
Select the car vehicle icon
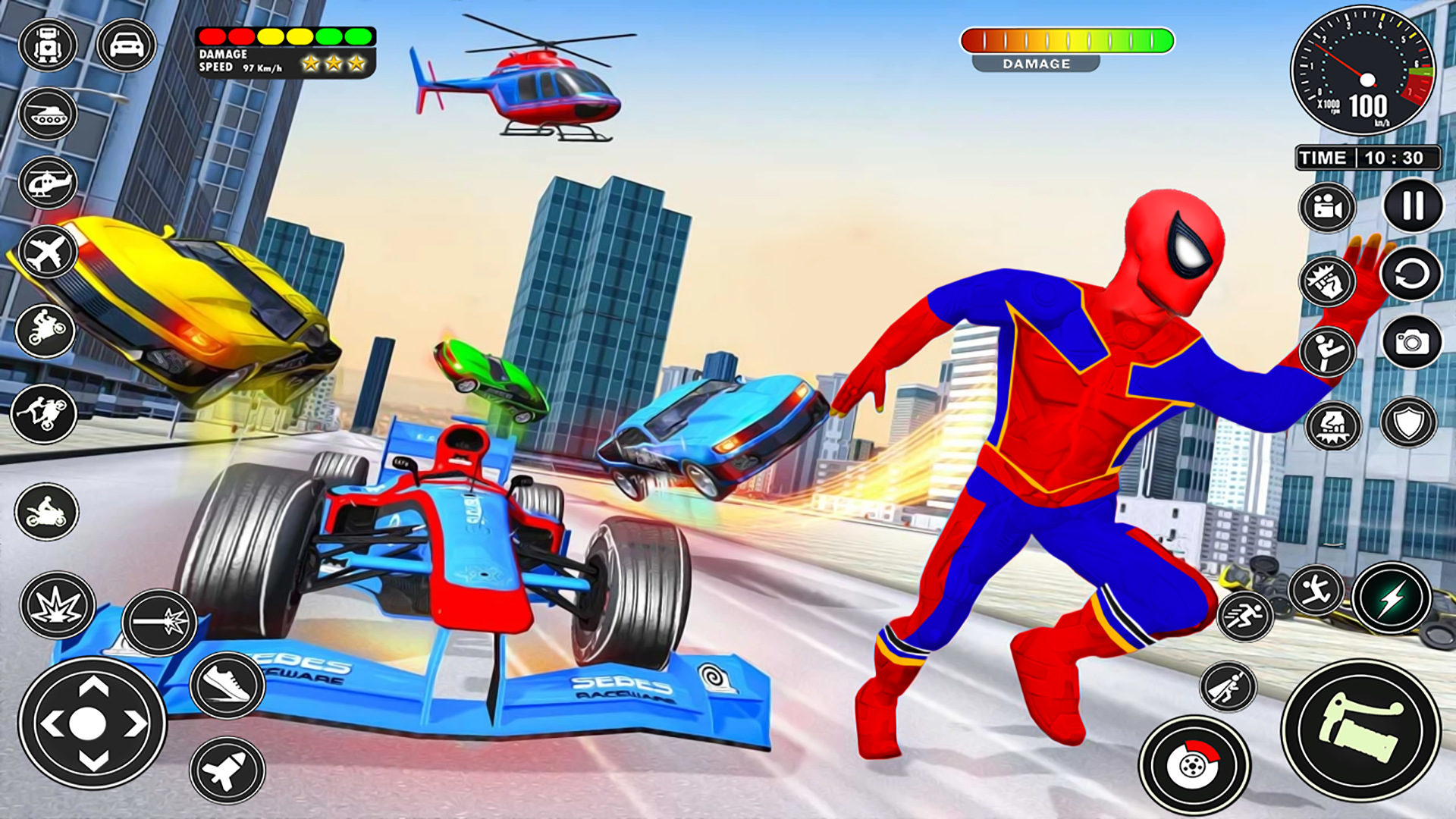(127, 45)
